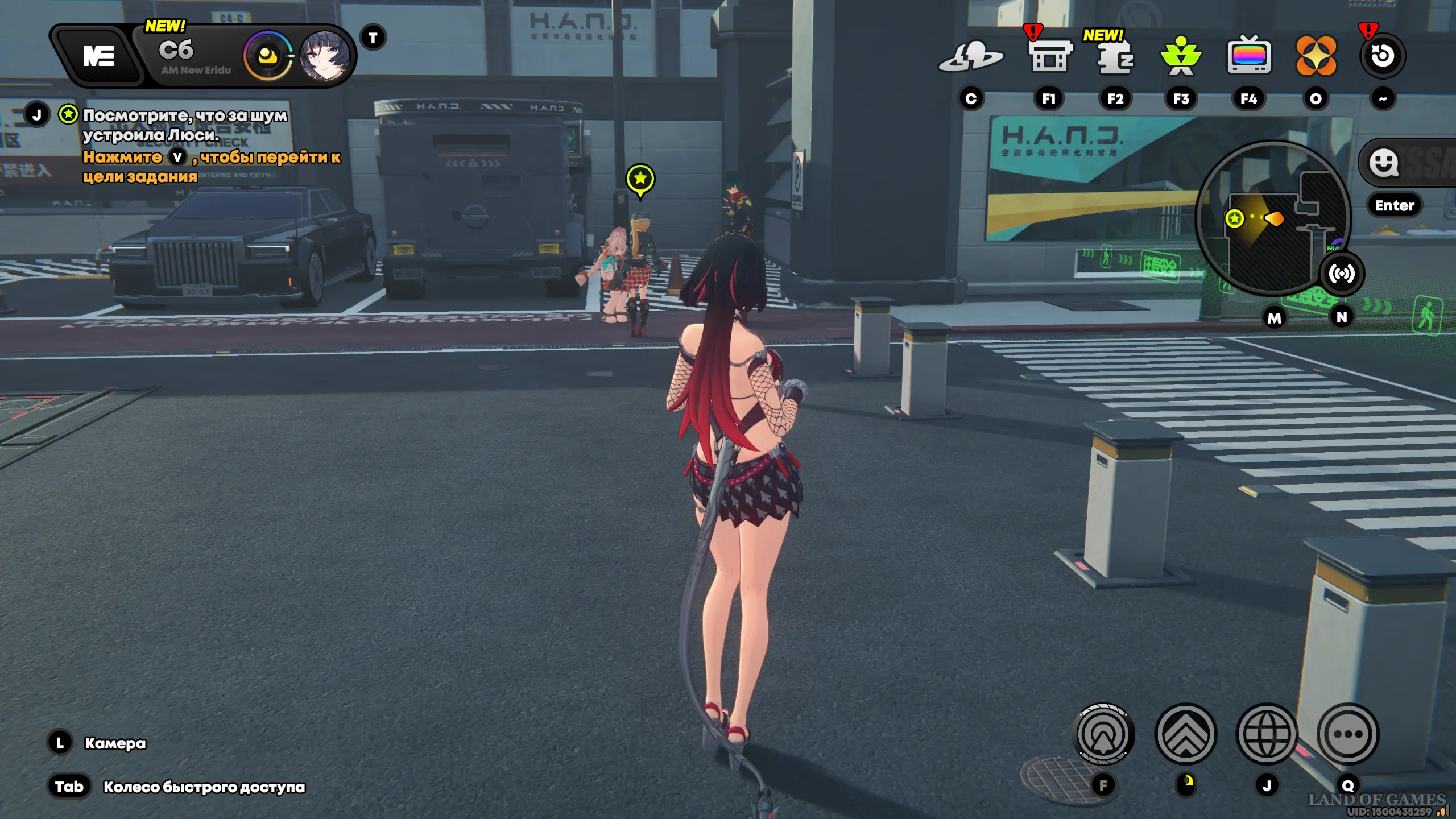Click the circular arrow icon with alert
Viewport: 1456px width, 819px height.
pyautogui.click(x=1383, y=56)
